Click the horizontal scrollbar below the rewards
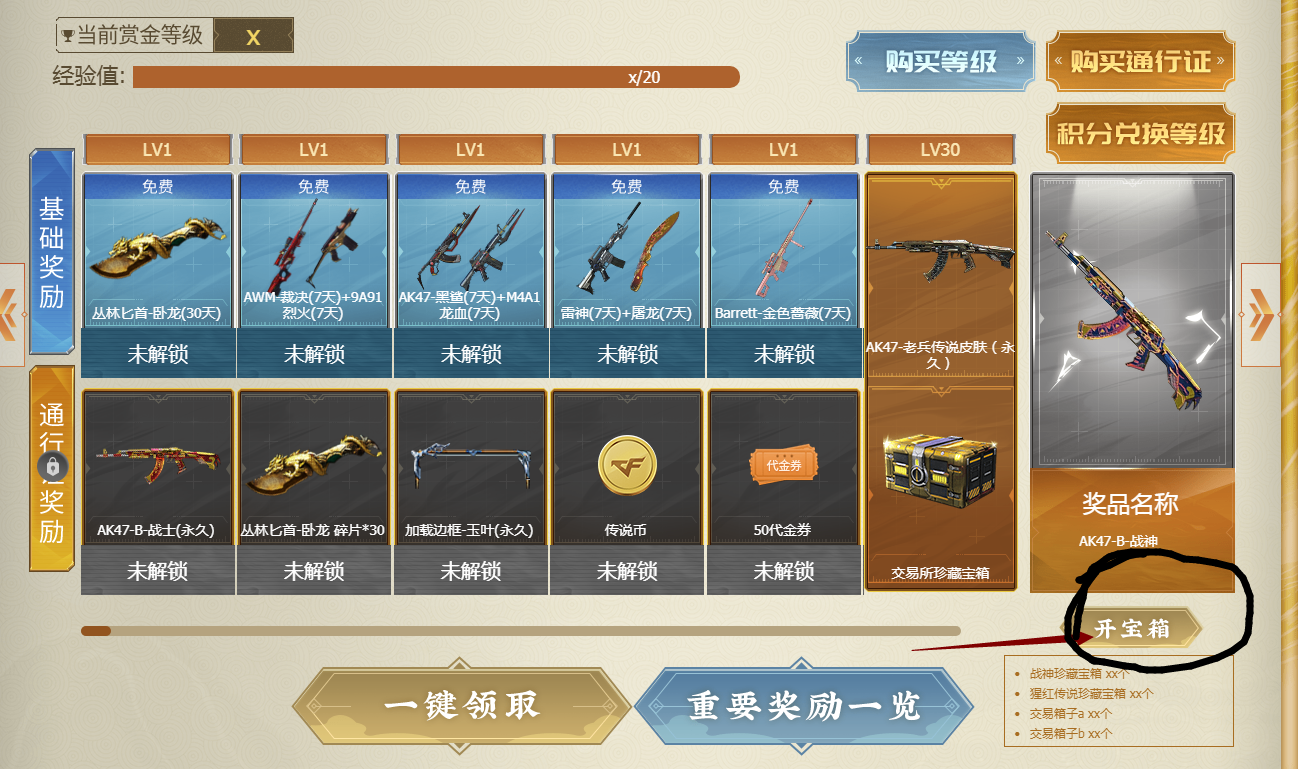This screenshot has height=769, width=1298. [x=520, y=630]
